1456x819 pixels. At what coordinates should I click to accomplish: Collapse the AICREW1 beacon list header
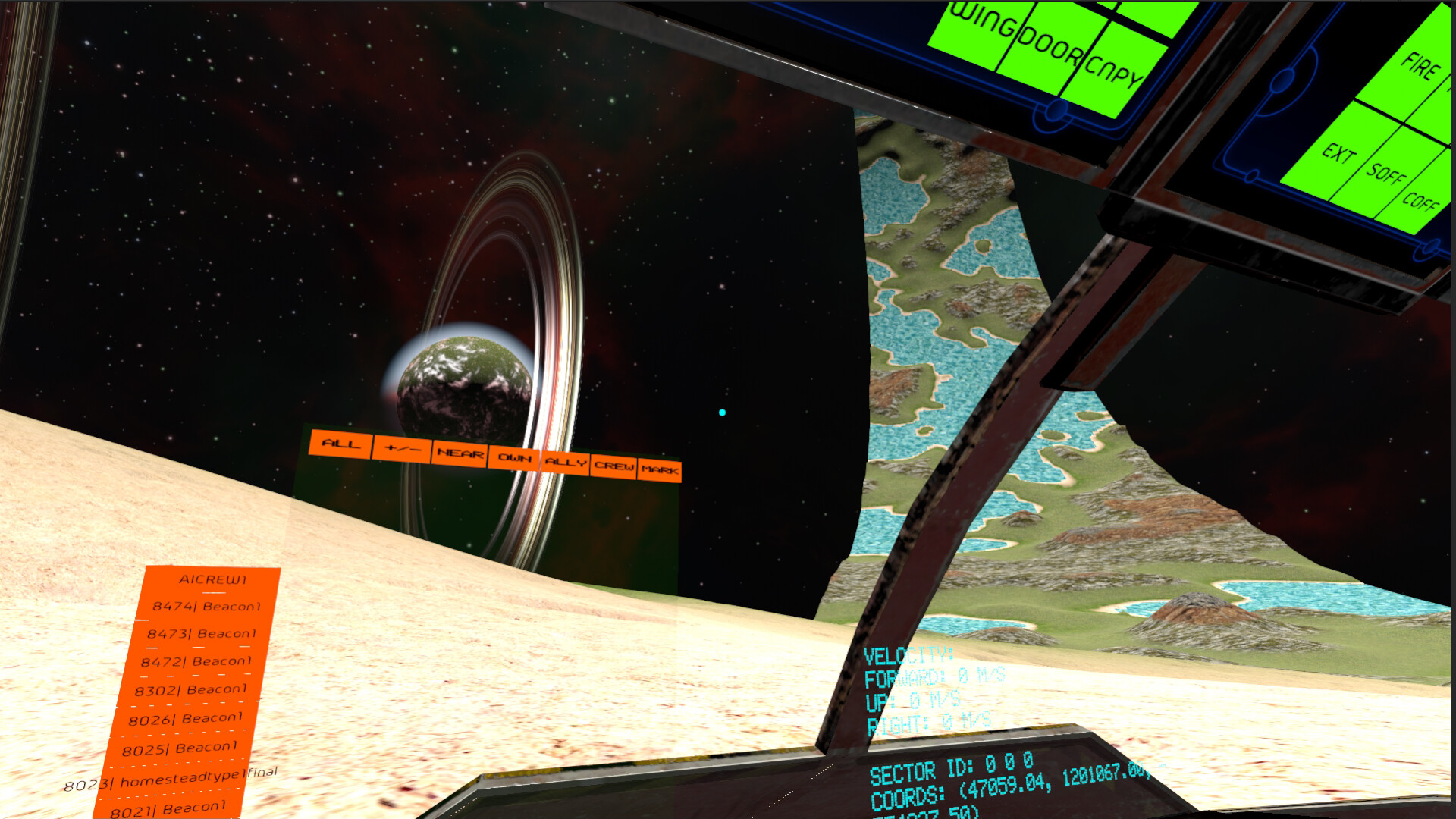(x=212, y=580)
